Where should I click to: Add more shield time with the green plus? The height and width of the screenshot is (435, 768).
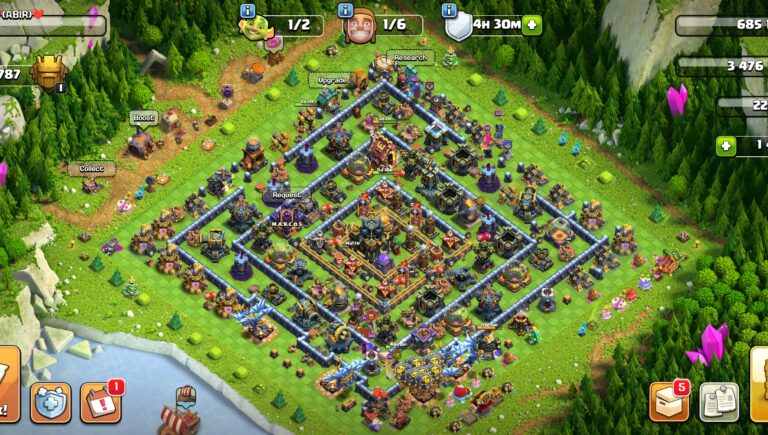(531, 25)
